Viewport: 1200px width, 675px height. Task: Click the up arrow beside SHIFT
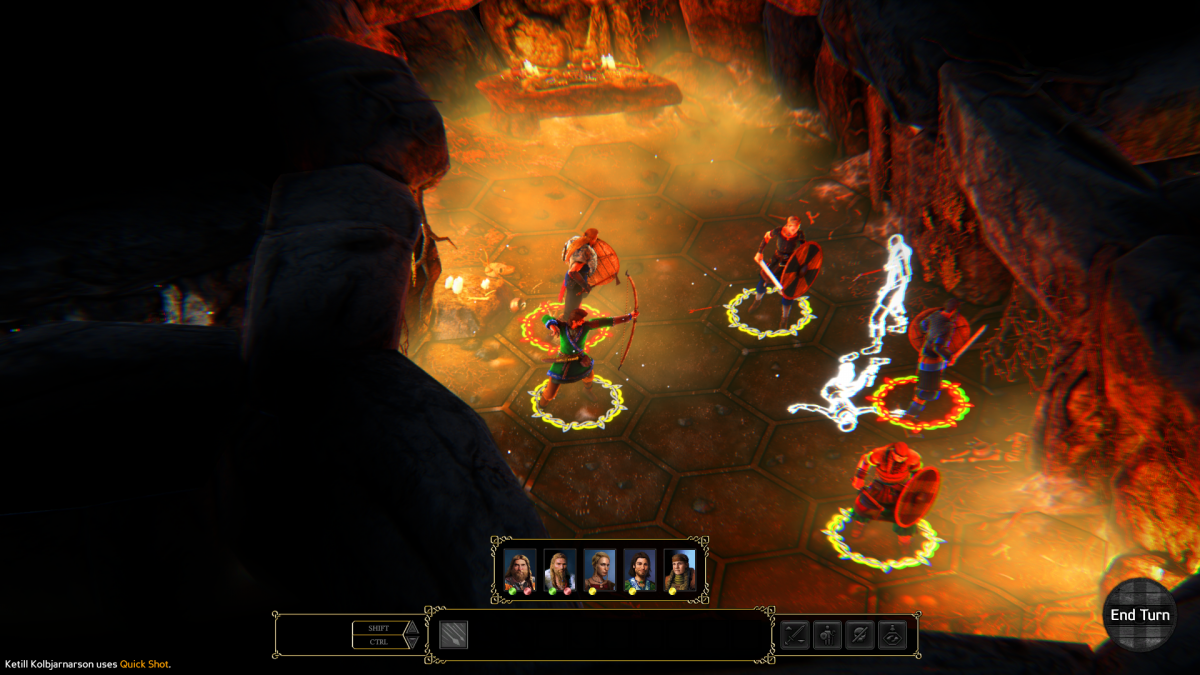click(410, 628)
